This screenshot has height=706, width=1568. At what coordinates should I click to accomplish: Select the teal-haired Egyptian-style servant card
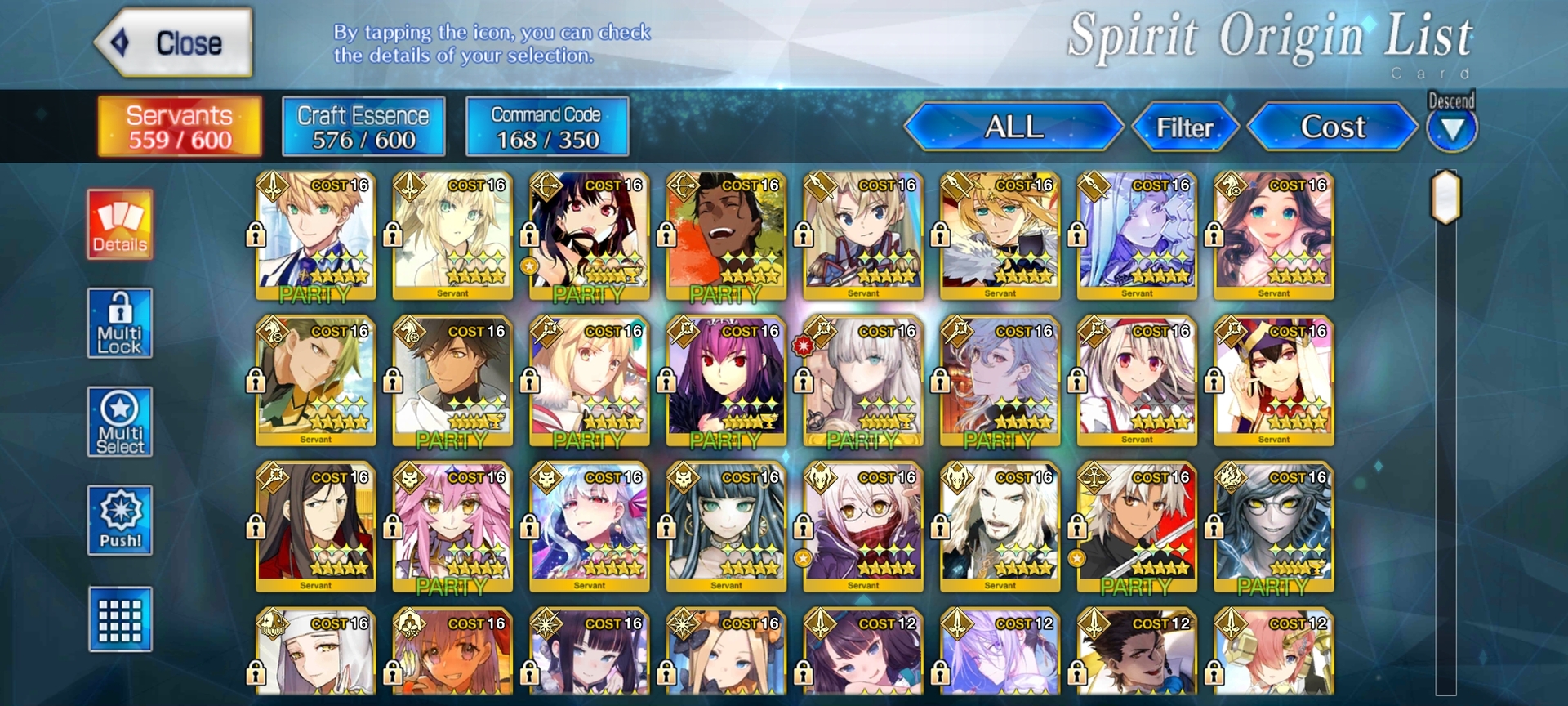pos(726,528)
